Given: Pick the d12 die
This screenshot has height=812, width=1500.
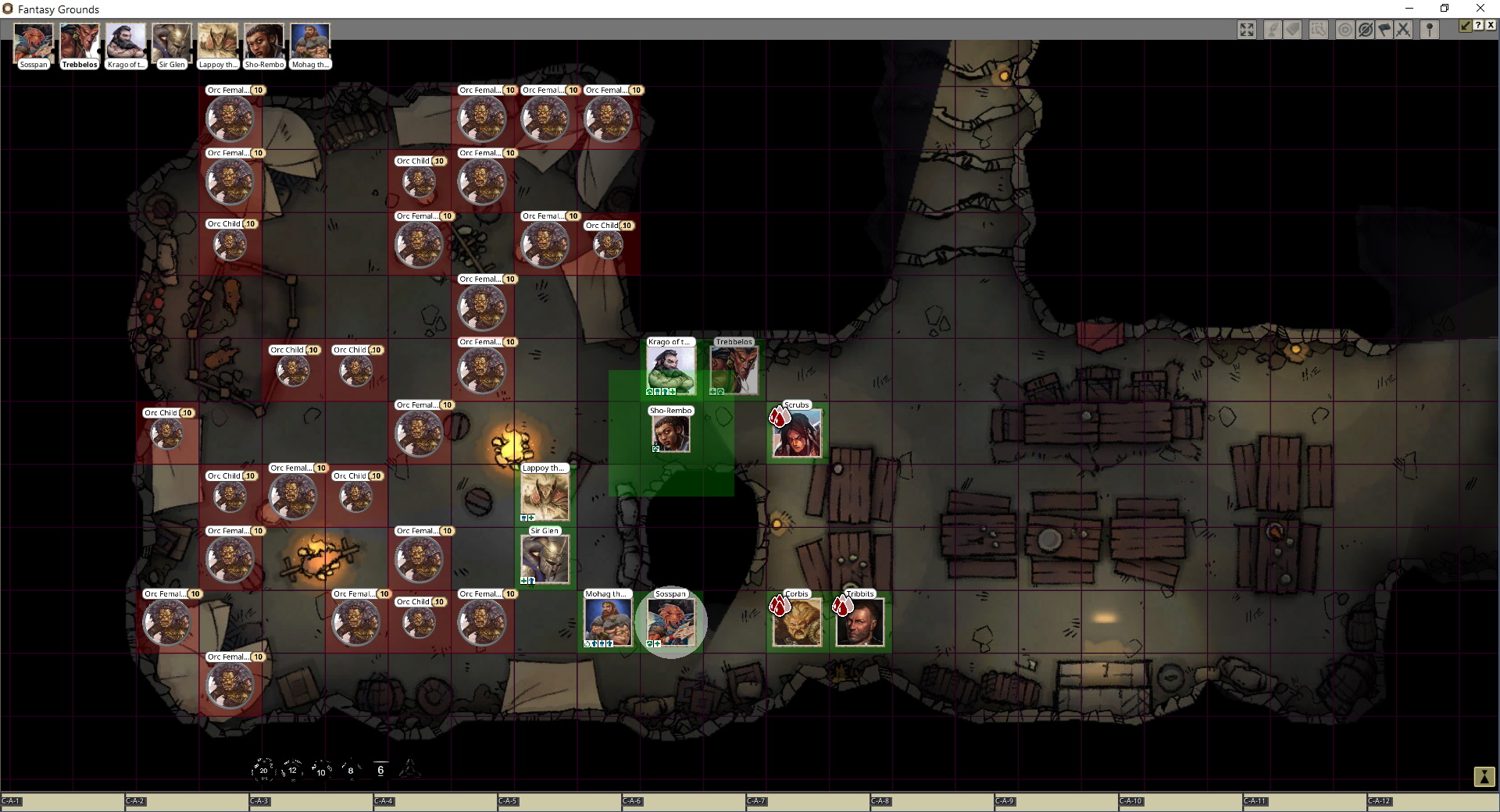Looking at the screenshot, I should [x=292, y=770].
